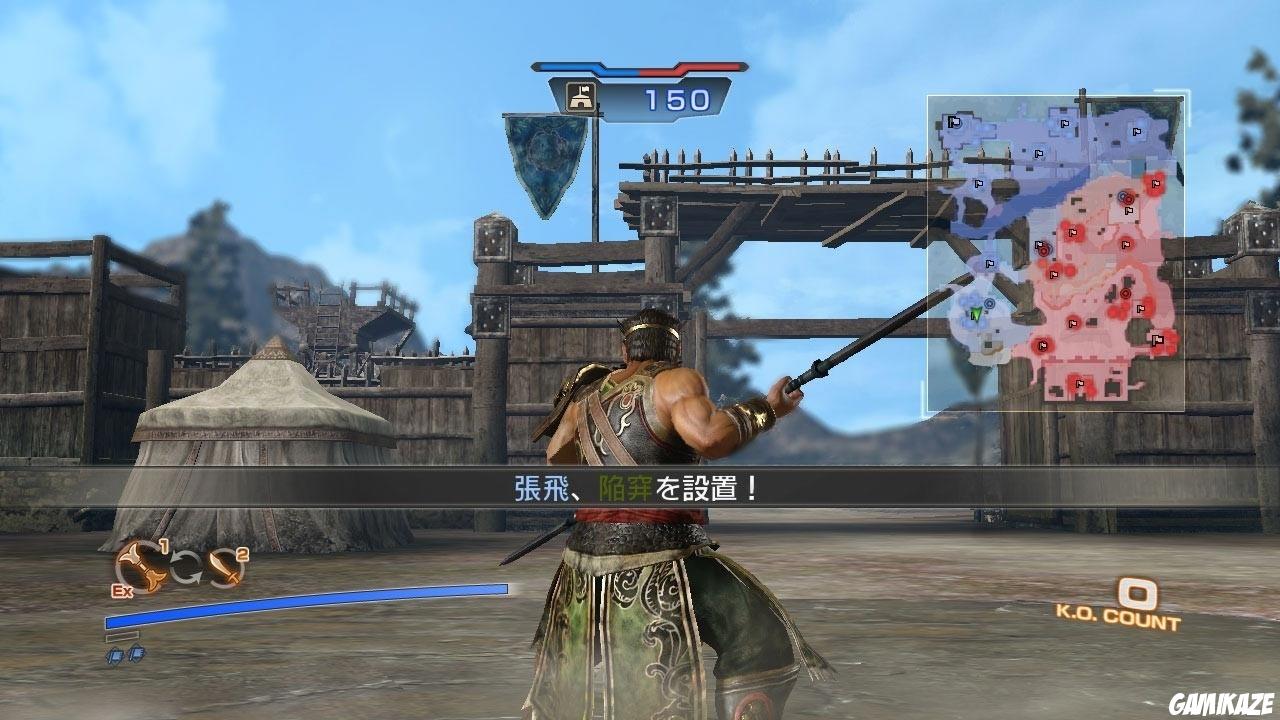Select weapon slot 1 trident icon
Screen dimensions: 1280x720
coord(140,569)
